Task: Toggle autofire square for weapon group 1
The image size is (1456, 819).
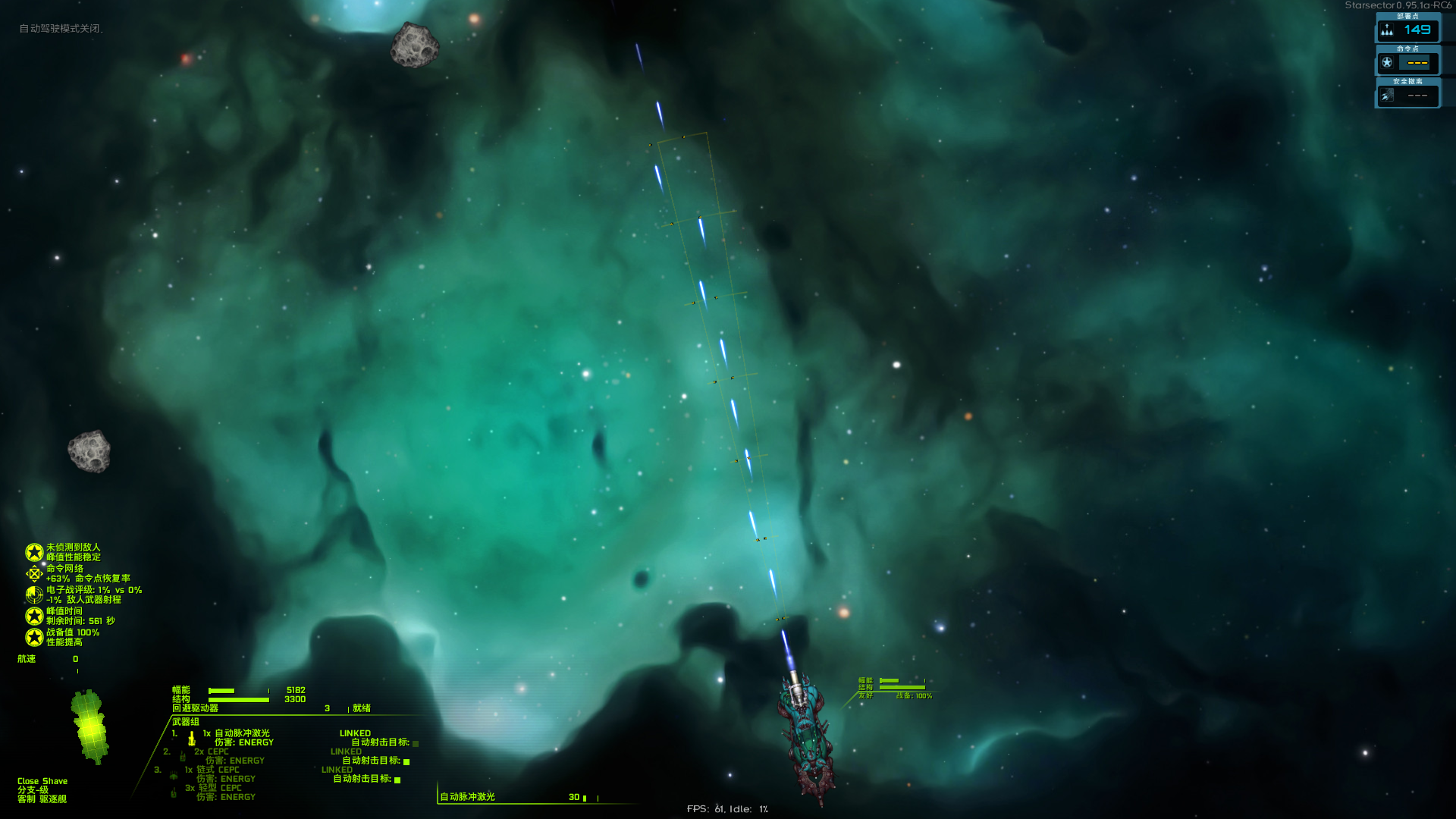Action: (416, 743)
